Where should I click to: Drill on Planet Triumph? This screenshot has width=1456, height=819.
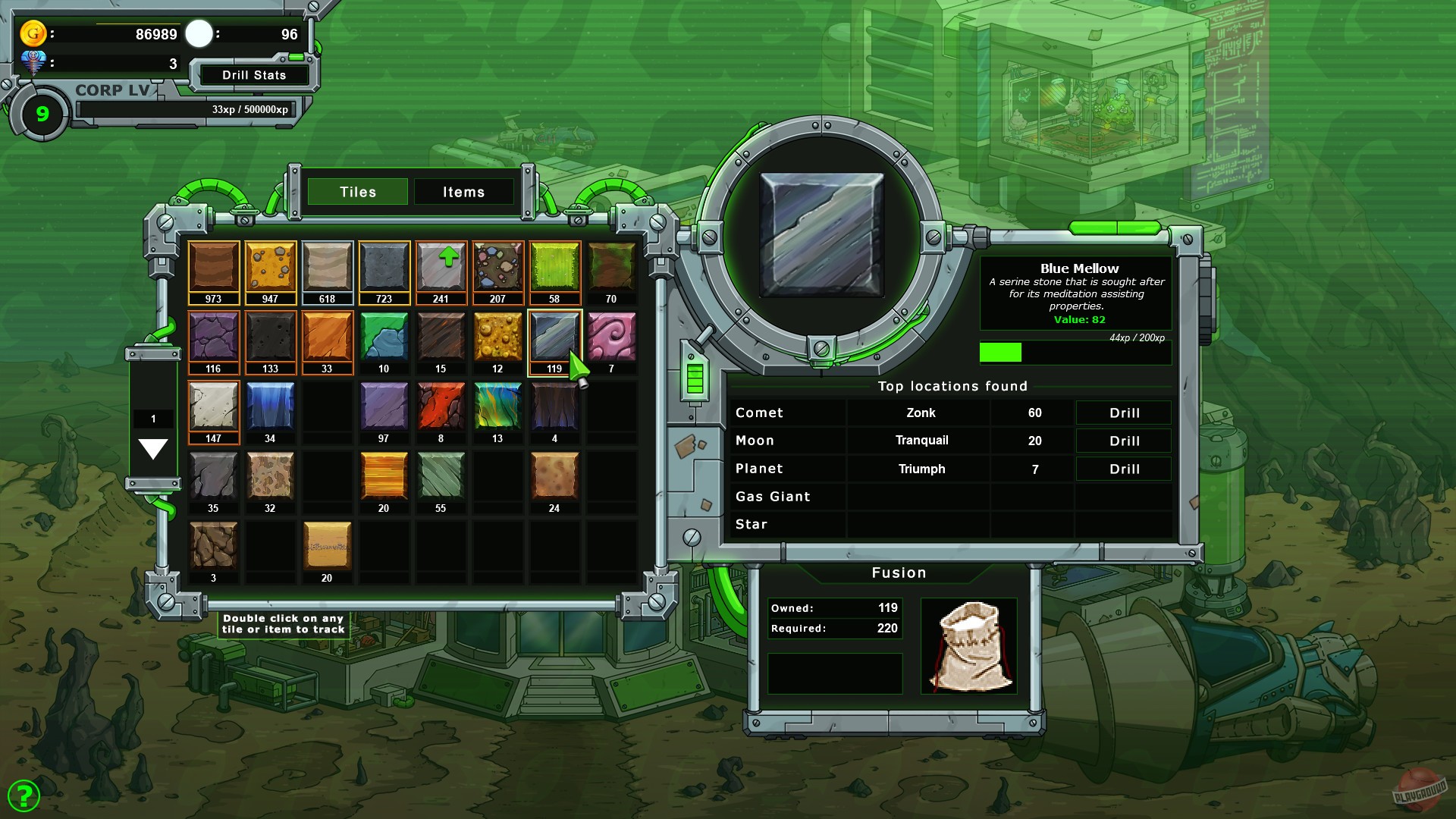(x=1122, y=469)
